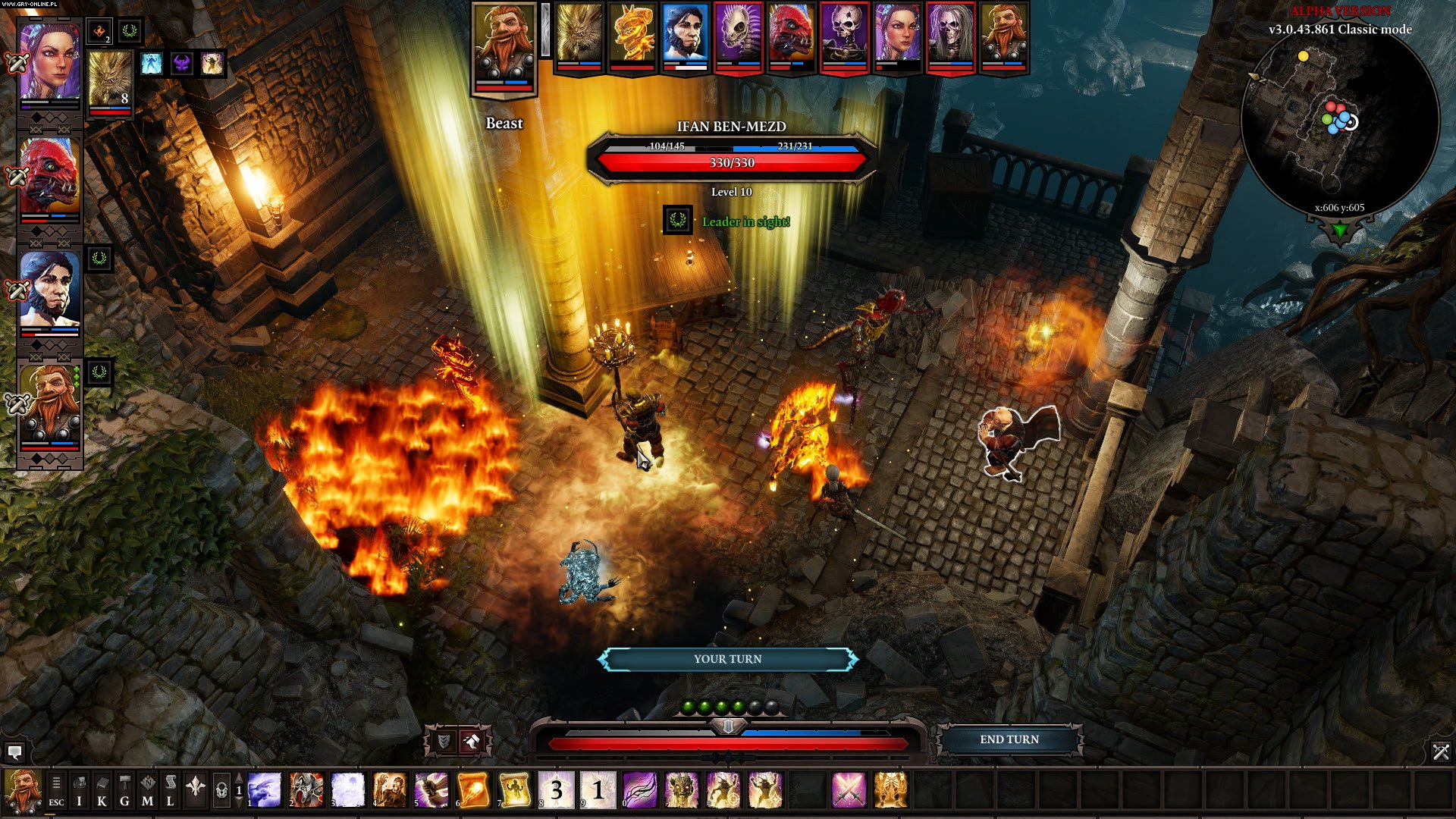Use the crossed swords skill in hotbar
Image resolution: width=1456 pixels, height=819 pixels.
click(849, 790)
